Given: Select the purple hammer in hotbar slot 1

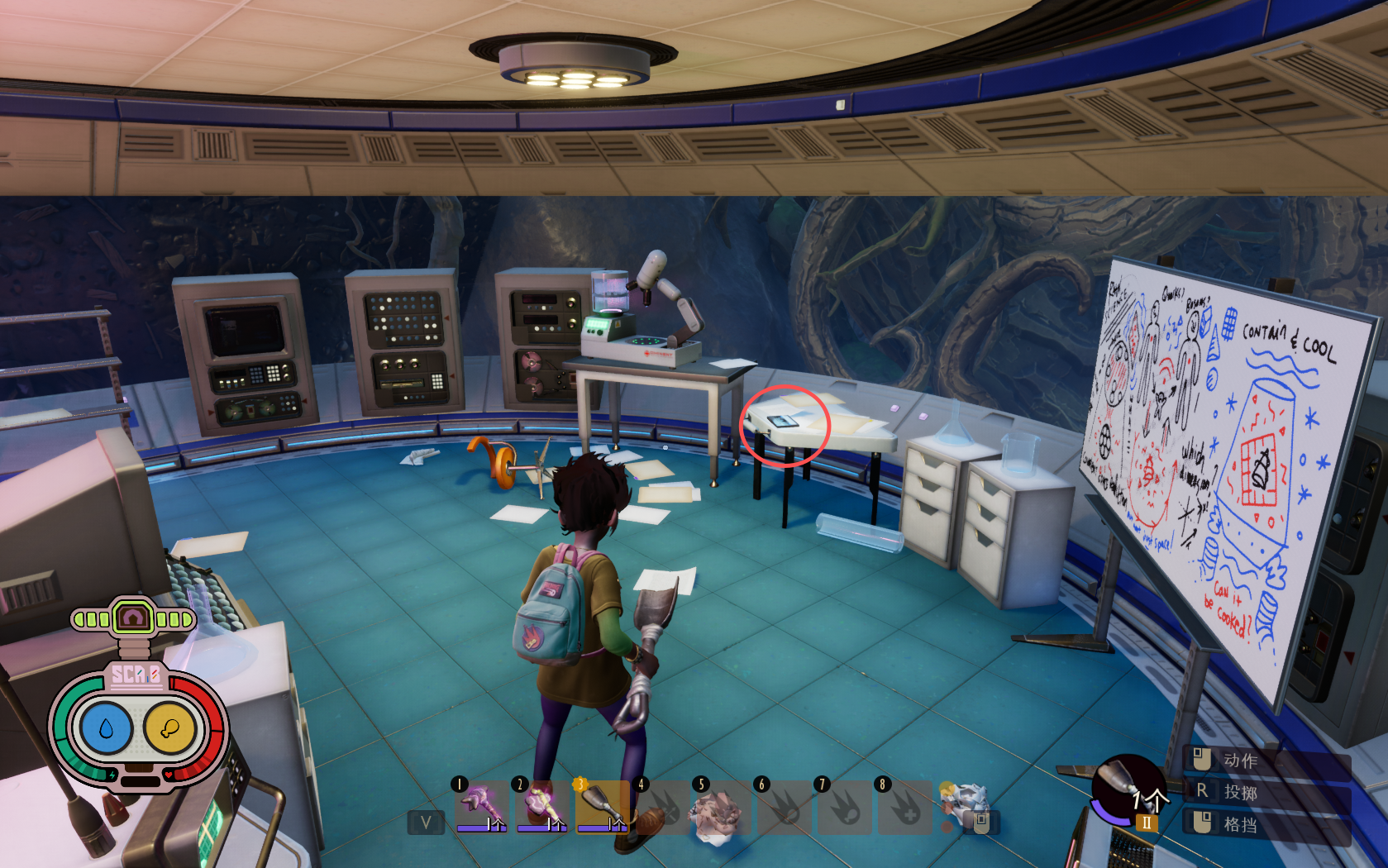Looking at the screenshot, I should [x=482, y=806].
